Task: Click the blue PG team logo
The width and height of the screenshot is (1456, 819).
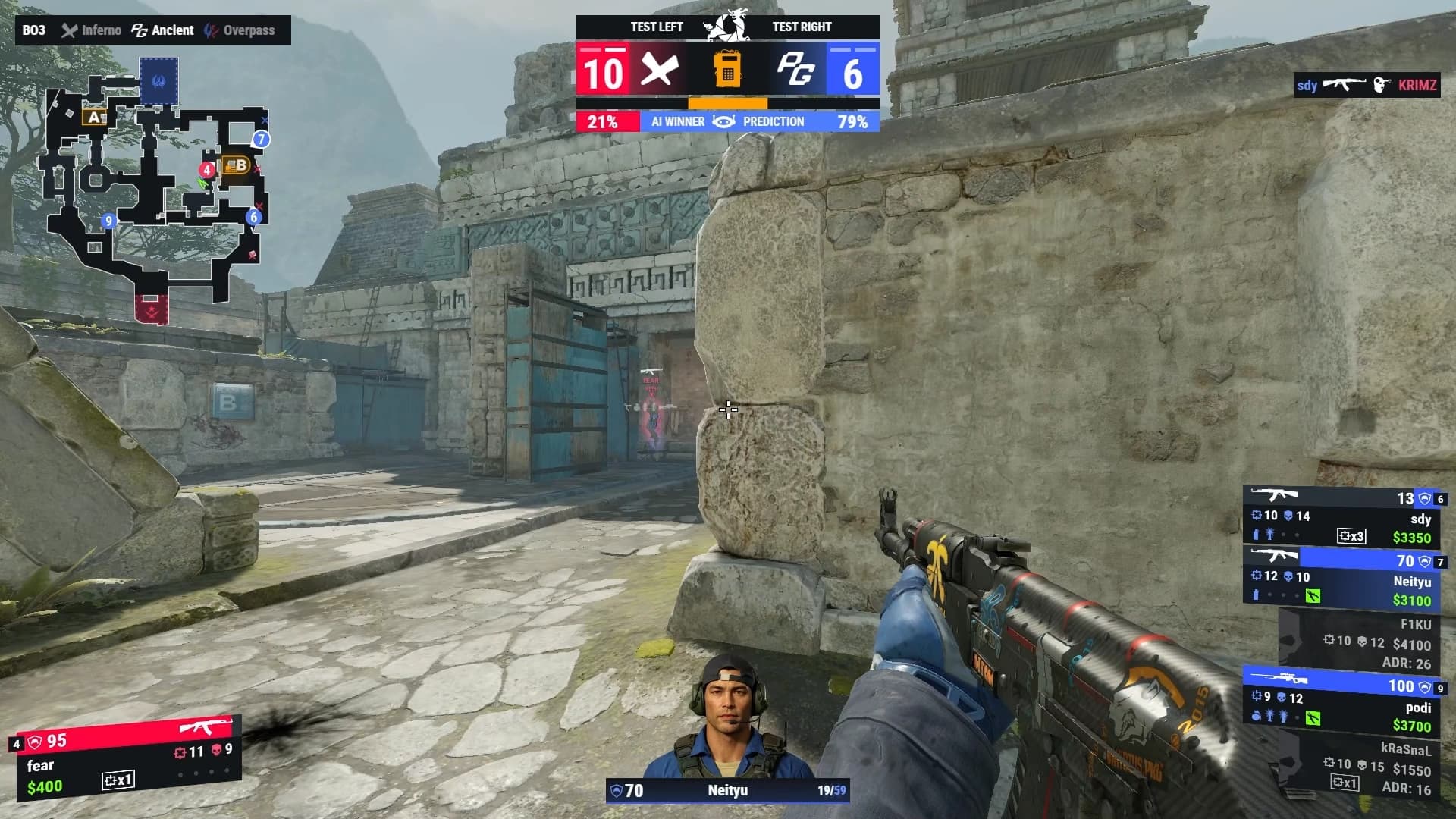Action: (795, 71)
